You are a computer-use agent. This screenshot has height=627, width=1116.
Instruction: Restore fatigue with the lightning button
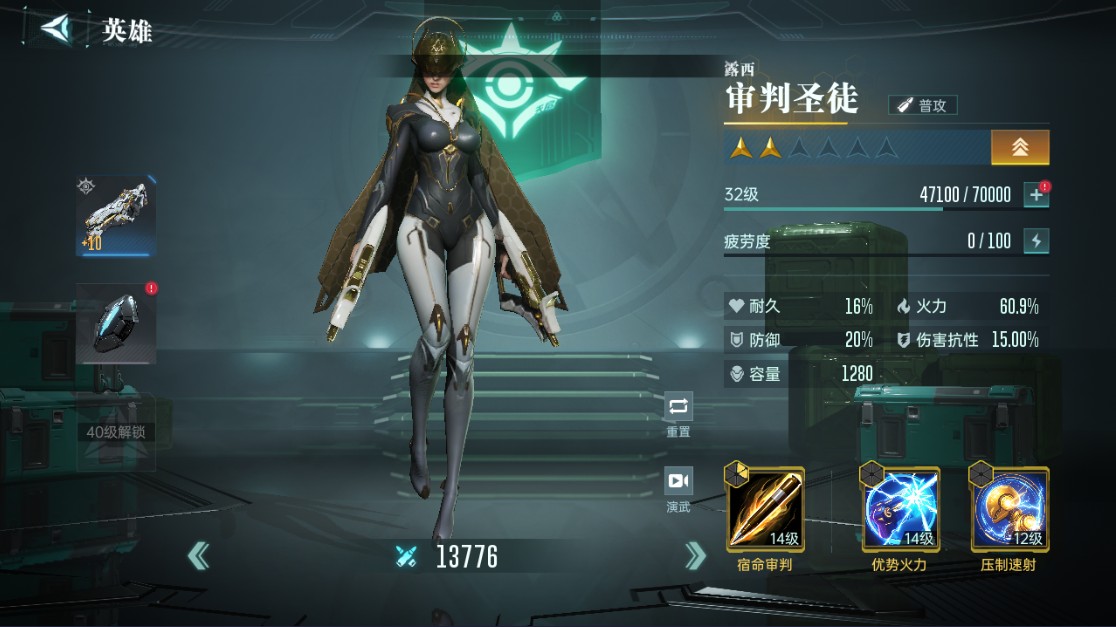[x=1036, y=240]
